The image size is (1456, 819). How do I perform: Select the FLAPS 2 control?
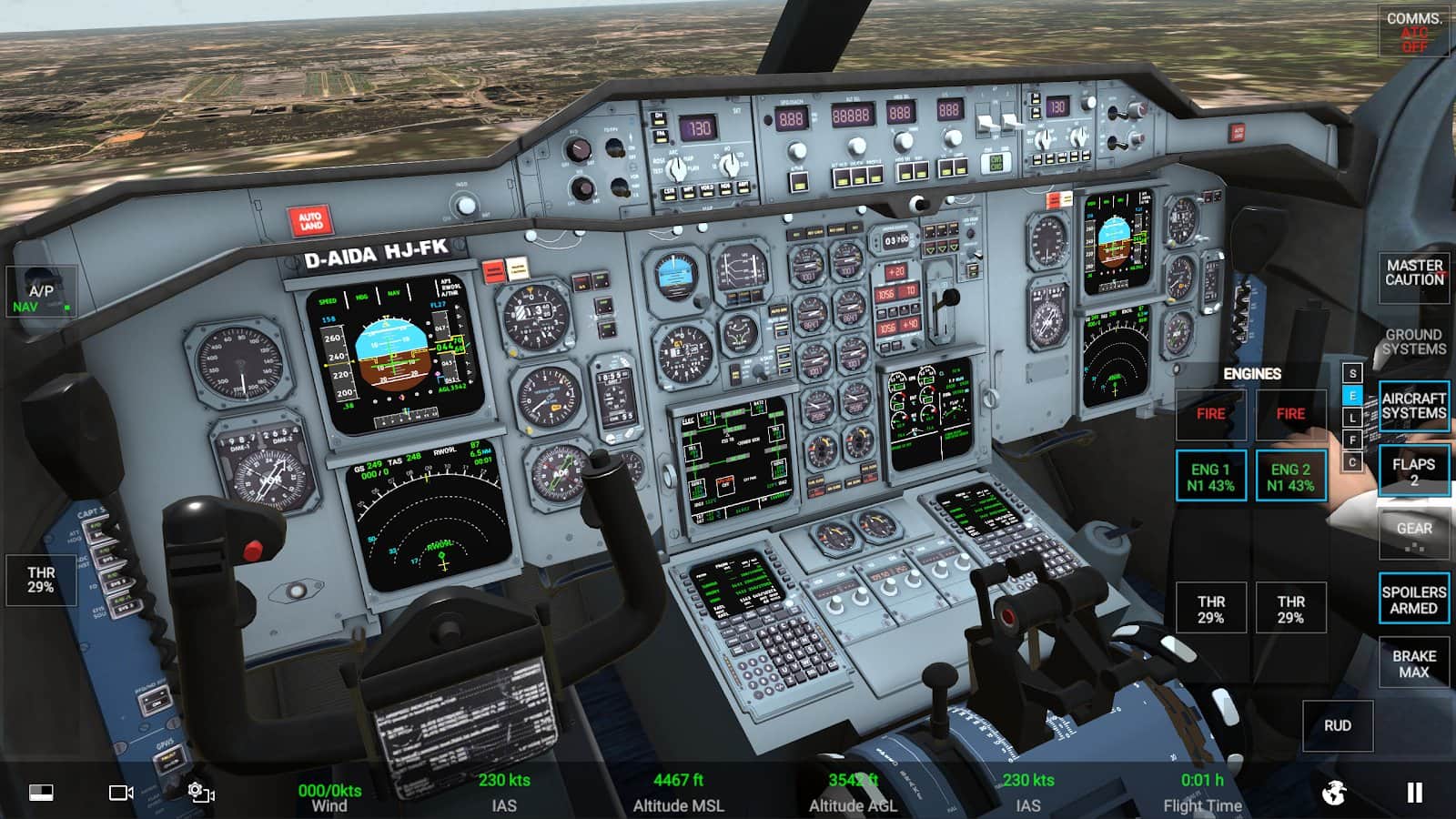click(1413, 470)
